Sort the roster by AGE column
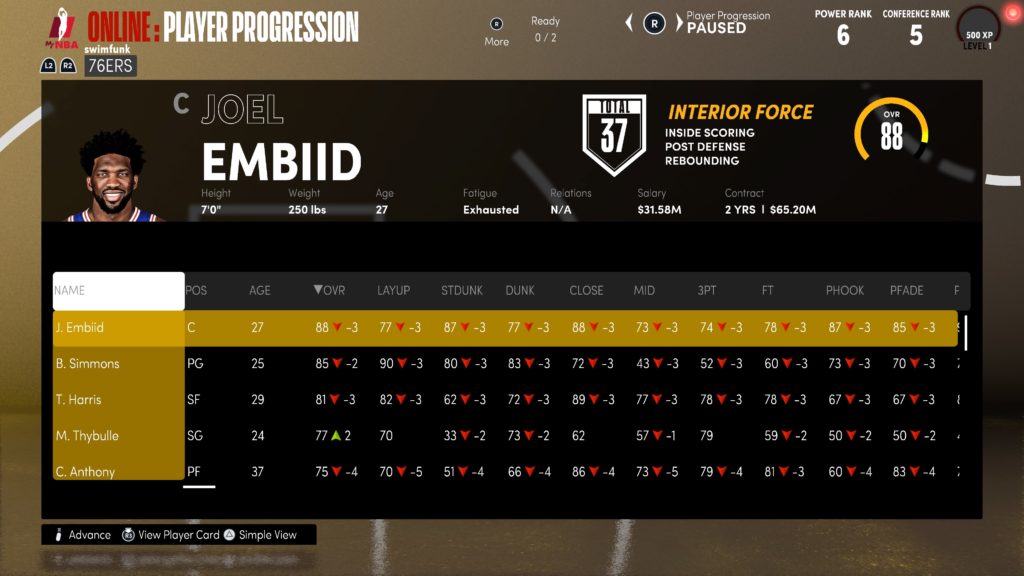The height and width of the screenshot is (576, 1024). tap(260, 291)
